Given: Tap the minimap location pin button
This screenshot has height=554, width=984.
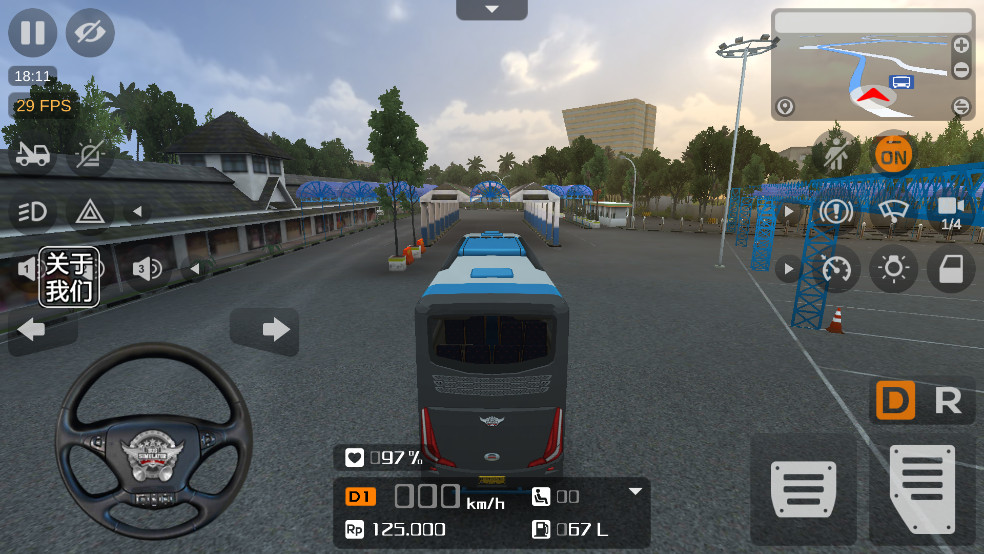Looking at the screenshot, I should coord(785,106).
